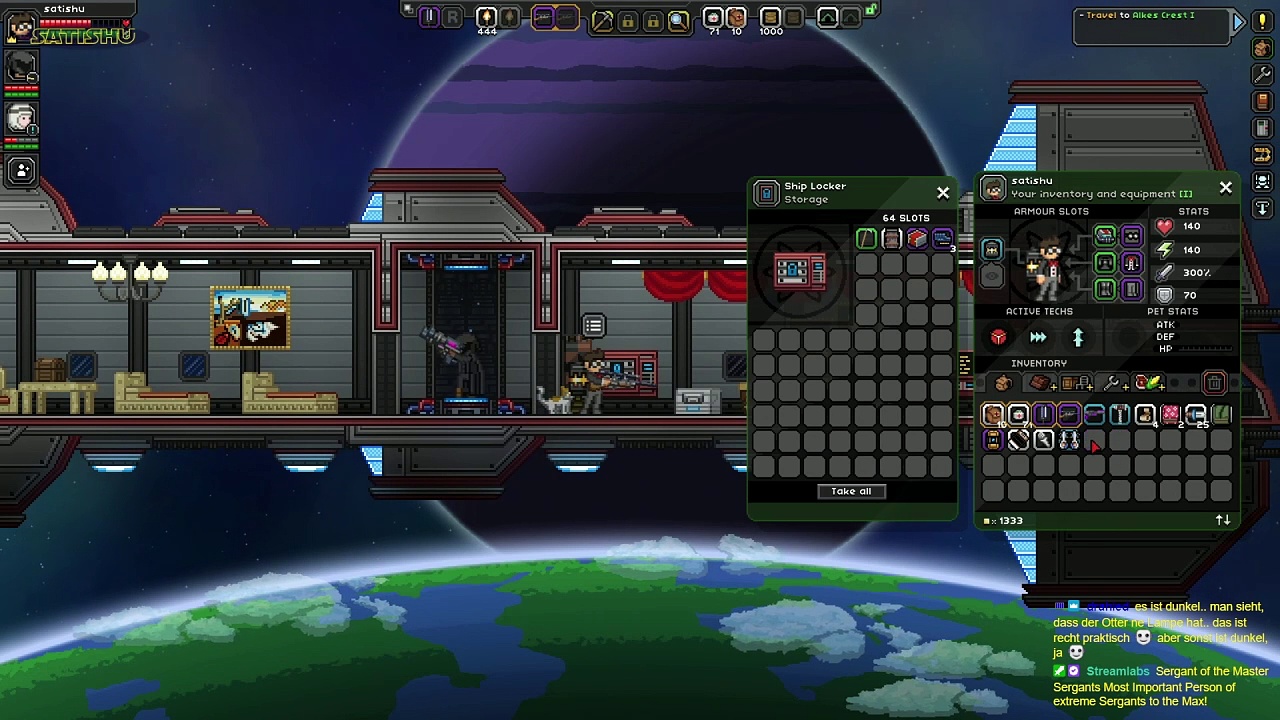Screen dimensions: 1280x720
Task: Switch to the furniture objects inventory tab
Action: point(1076,383)
